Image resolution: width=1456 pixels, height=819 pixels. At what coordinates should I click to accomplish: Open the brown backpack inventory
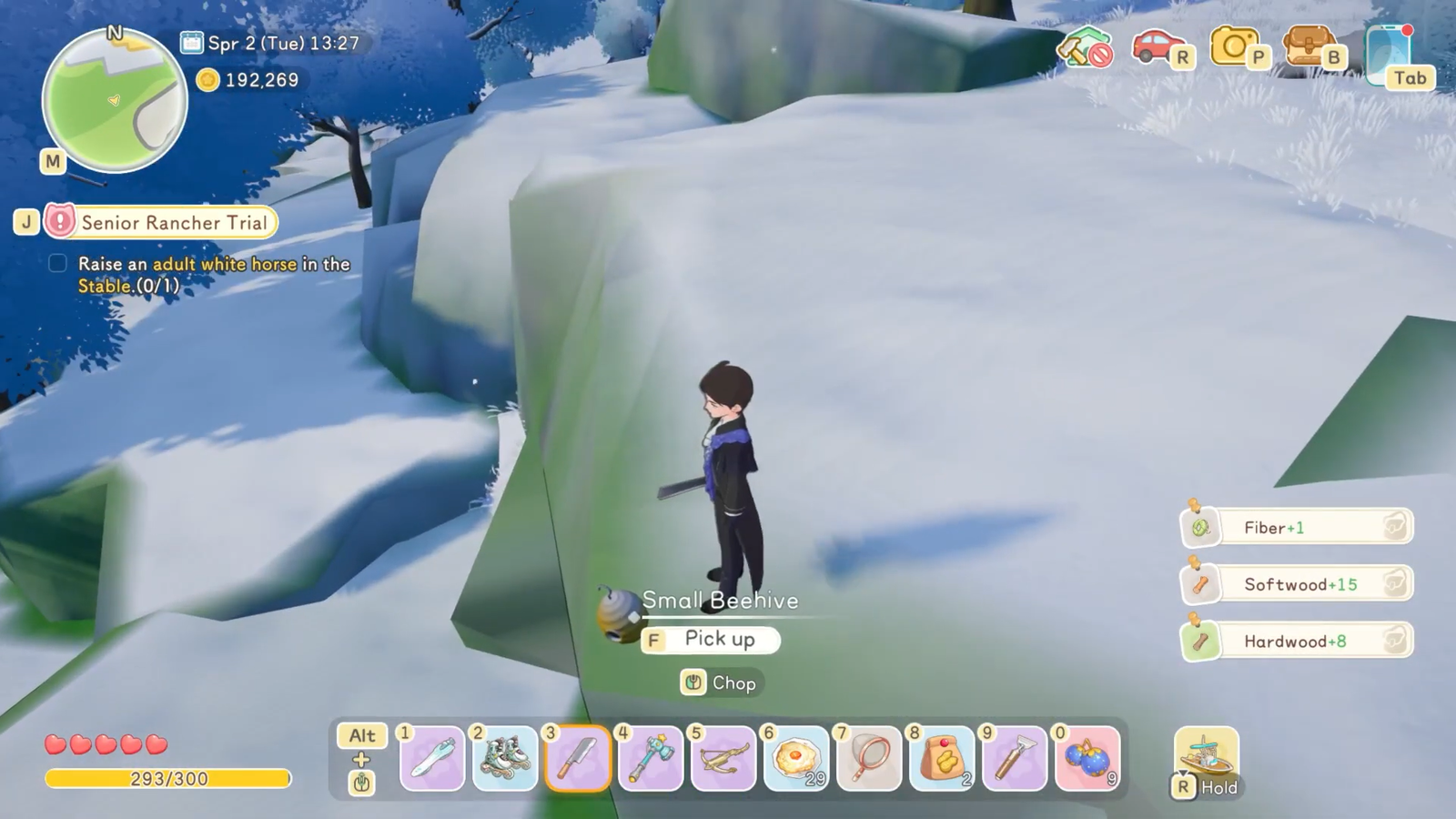tap(1307, 45)
